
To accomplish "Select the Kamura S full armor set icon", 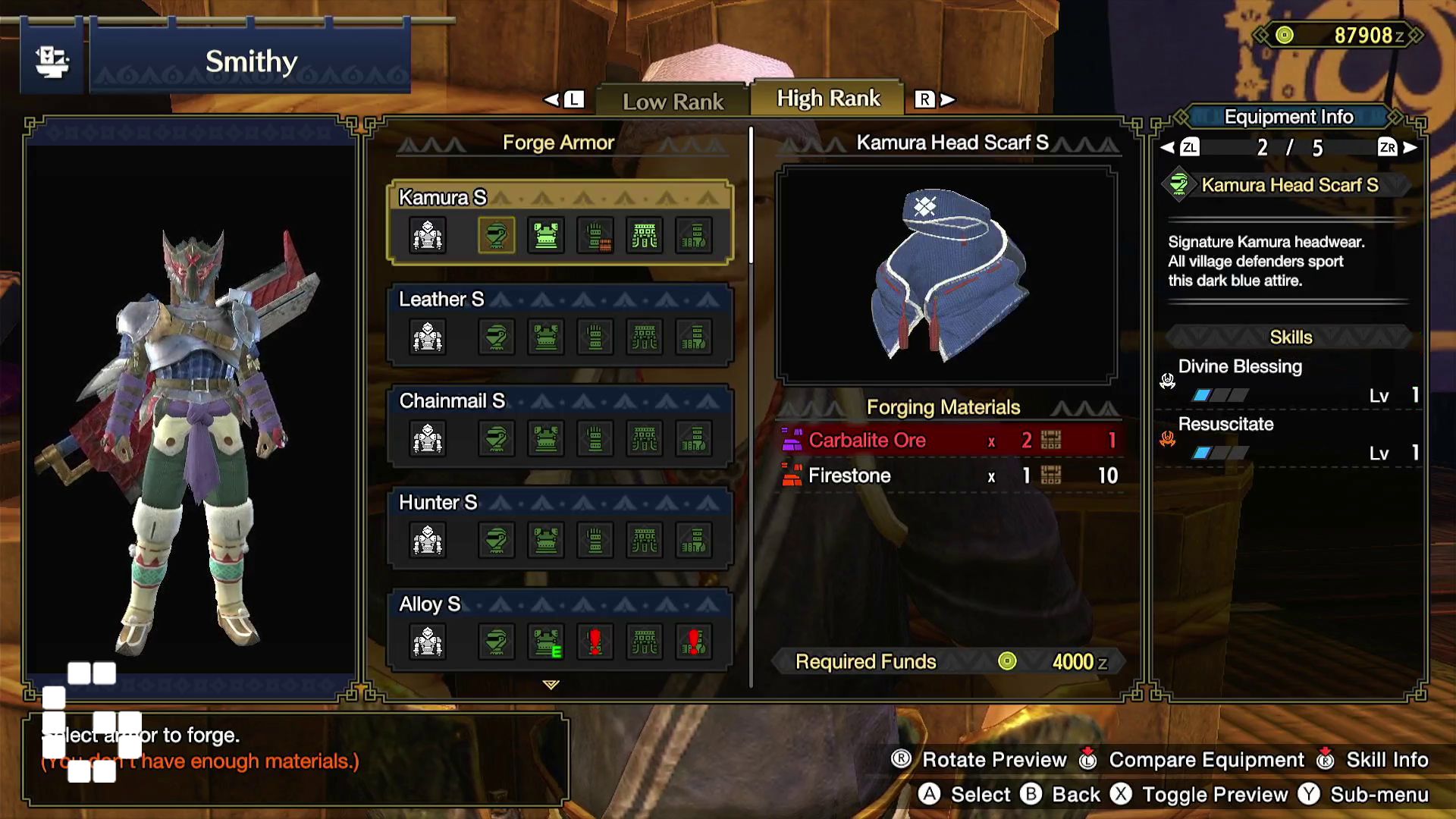I will pos(427,235).
